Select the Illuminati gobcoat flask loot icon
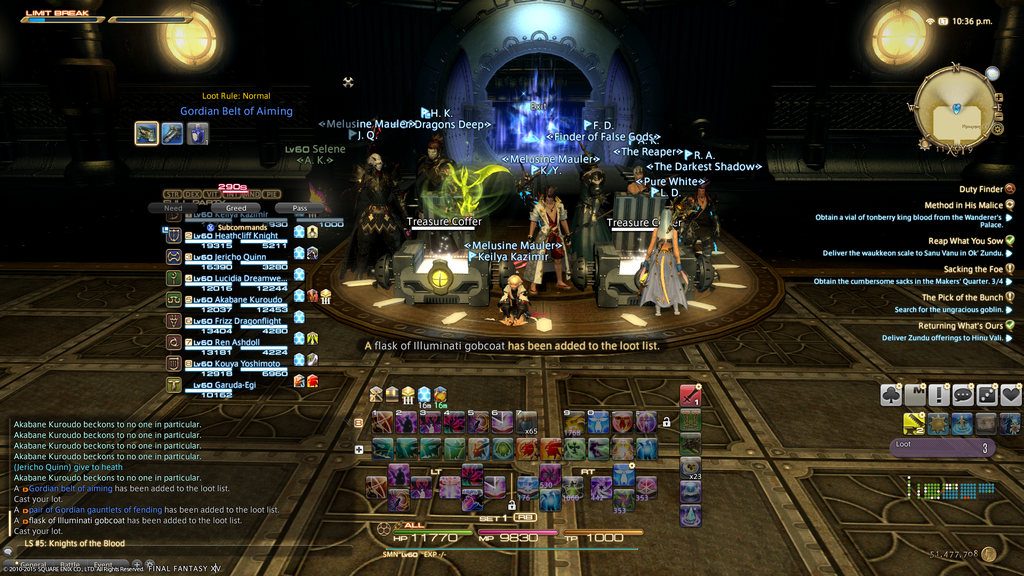1024x576 pixels. pos(198,133)
